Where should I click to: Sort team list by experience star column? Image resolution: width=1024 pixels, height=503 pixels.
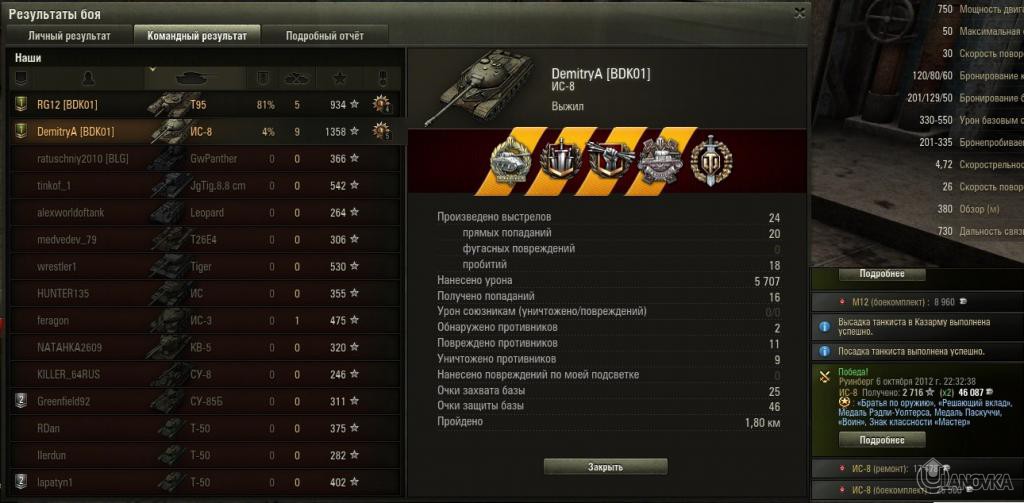[339, 77]
